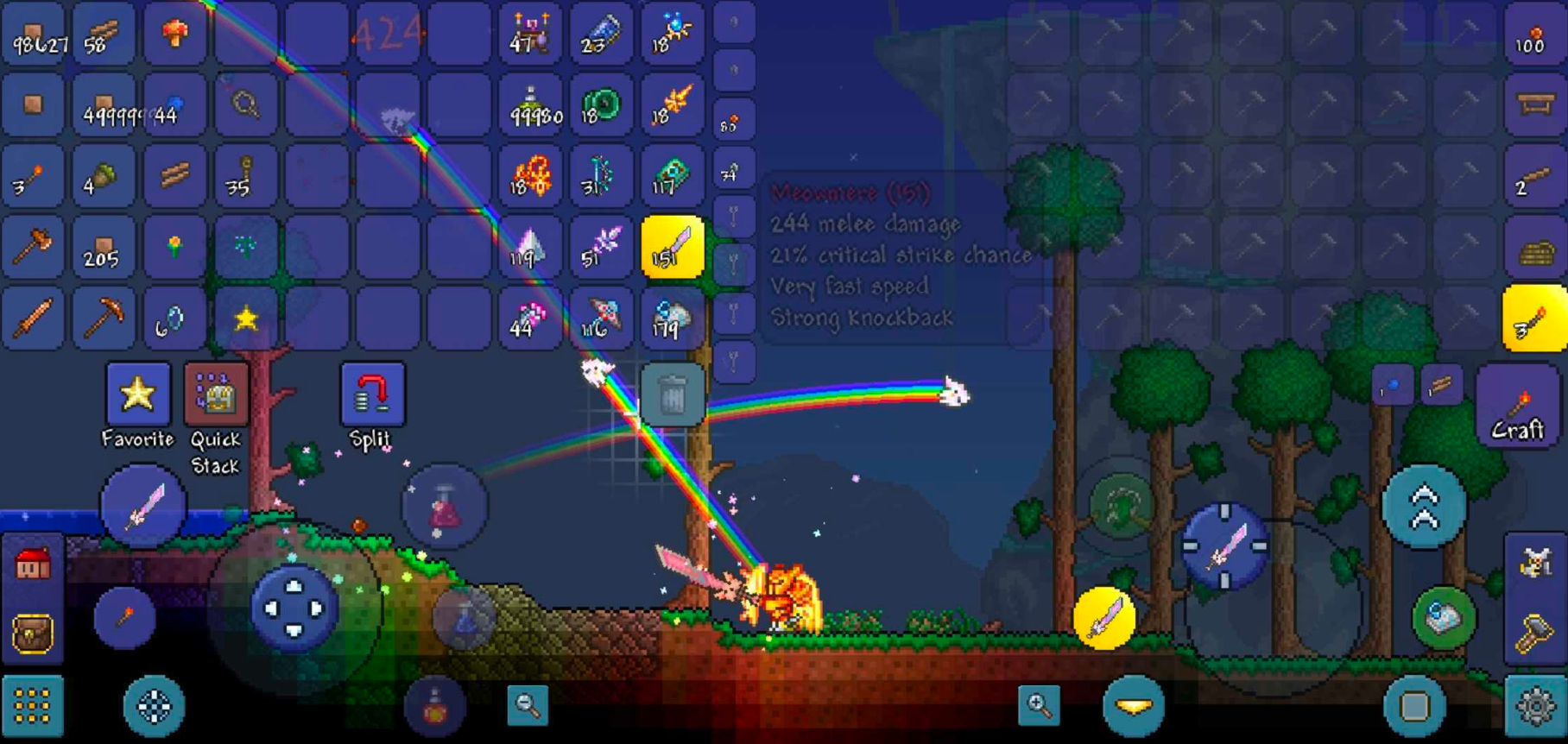This screenshot has height=744, width=1568.
Task: Select the highlighted Meowmere sword slot
Action: click(673, 248)
